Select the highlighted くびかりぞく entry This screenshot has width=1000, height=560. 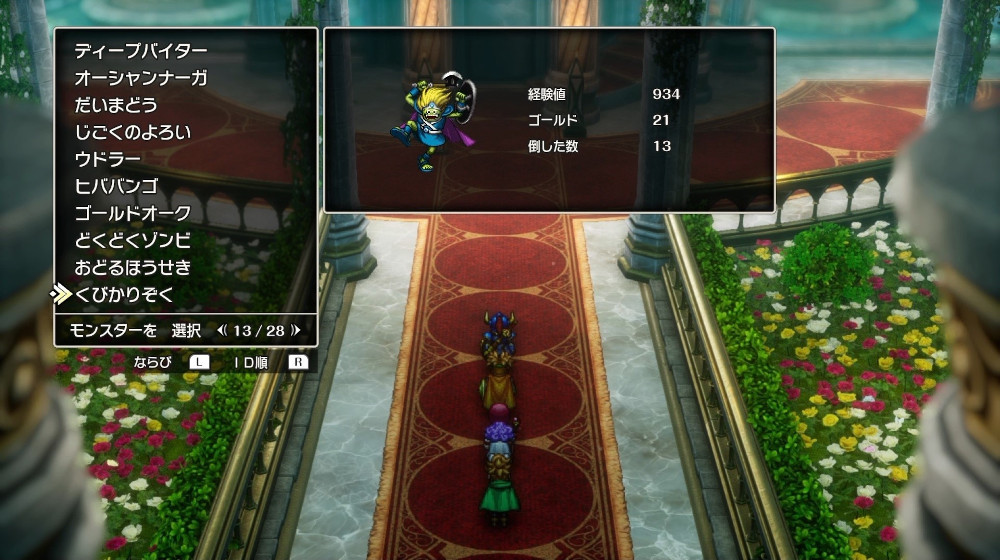(x=124, y=294)
